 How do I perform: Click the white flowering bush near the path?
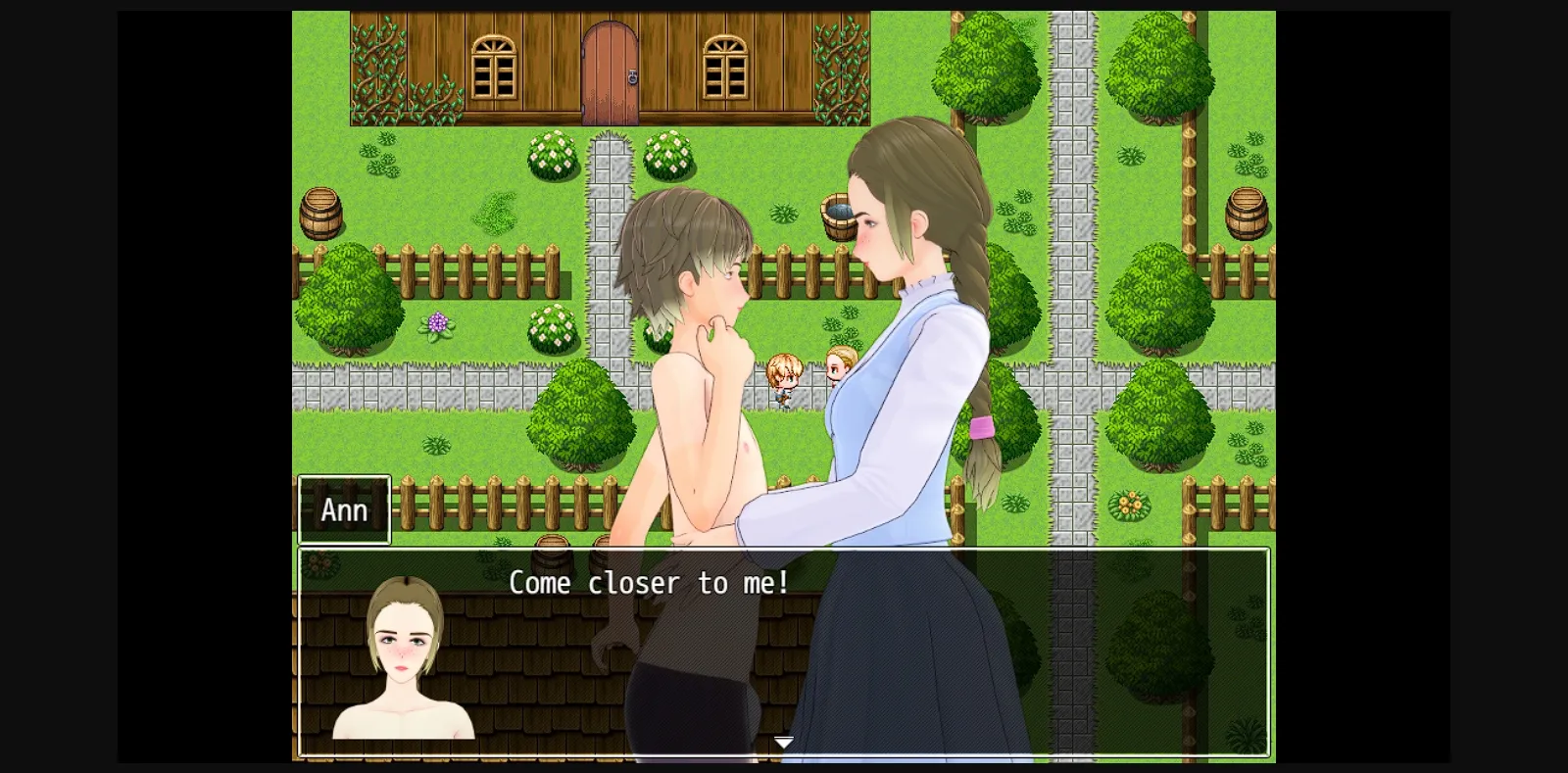554,157
